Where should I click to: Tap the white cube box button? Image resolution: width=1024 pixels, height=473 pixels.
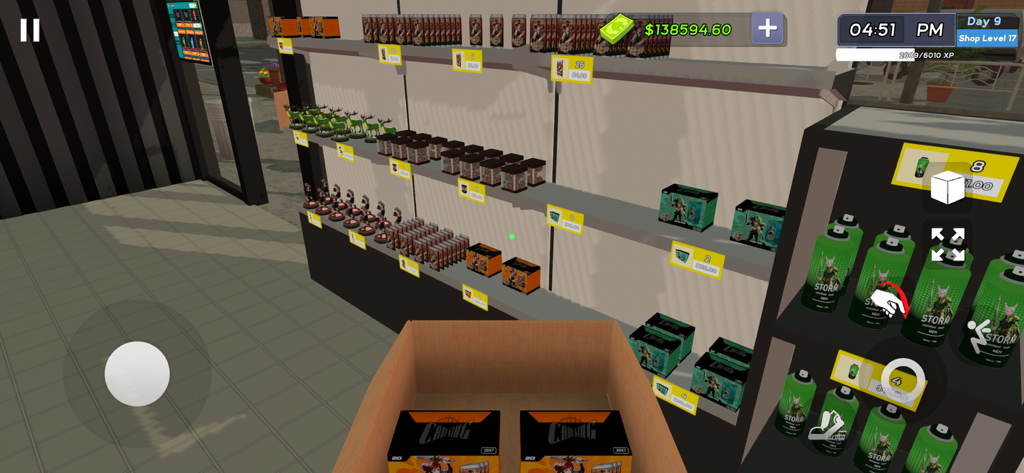[946, 187]
